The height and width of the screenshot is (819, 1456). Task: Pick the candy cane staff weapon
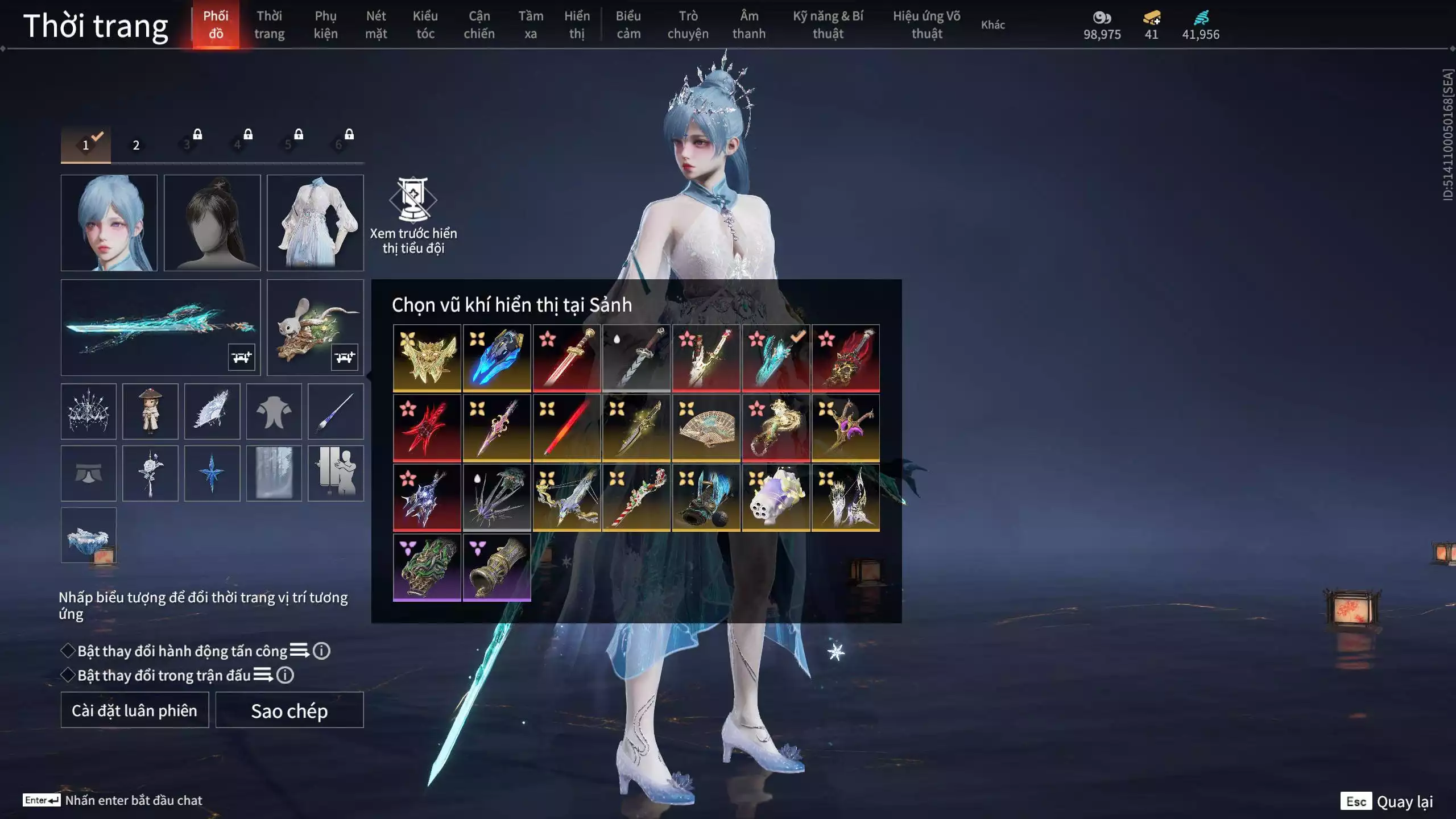[x=636, y=498]
